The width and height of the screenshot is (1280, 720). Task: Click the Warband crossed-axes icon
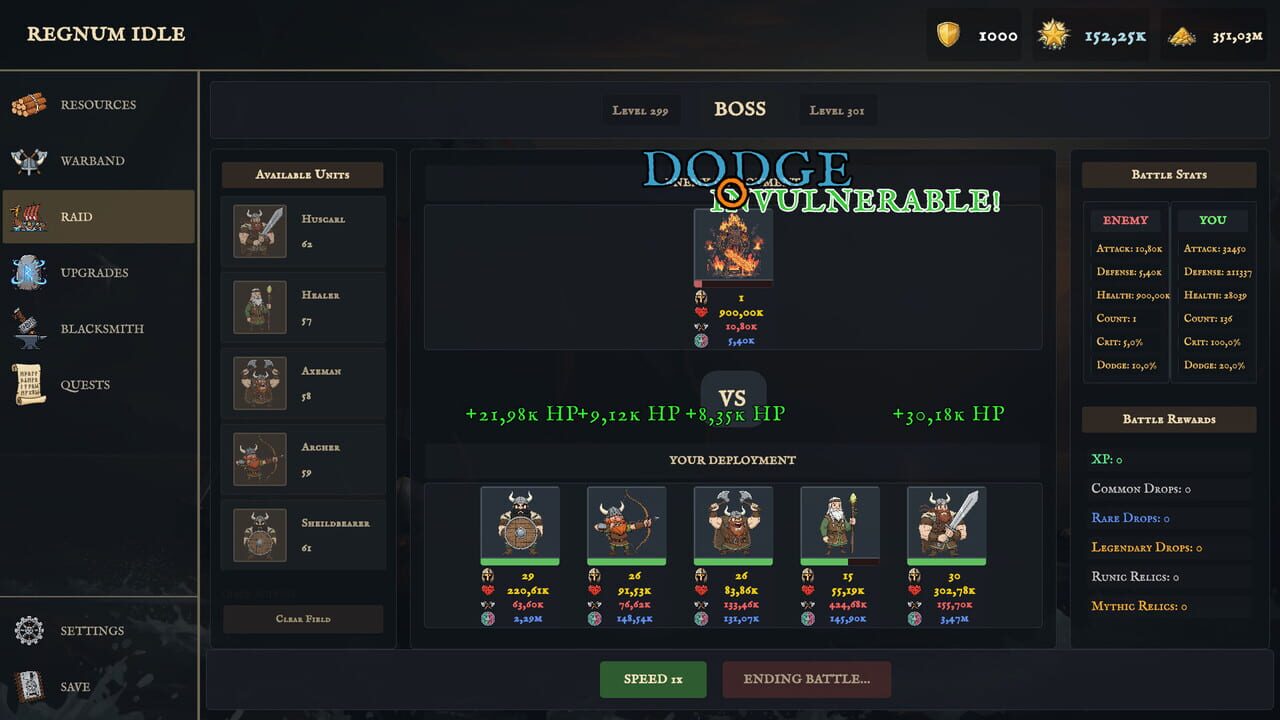pos(30,160)
